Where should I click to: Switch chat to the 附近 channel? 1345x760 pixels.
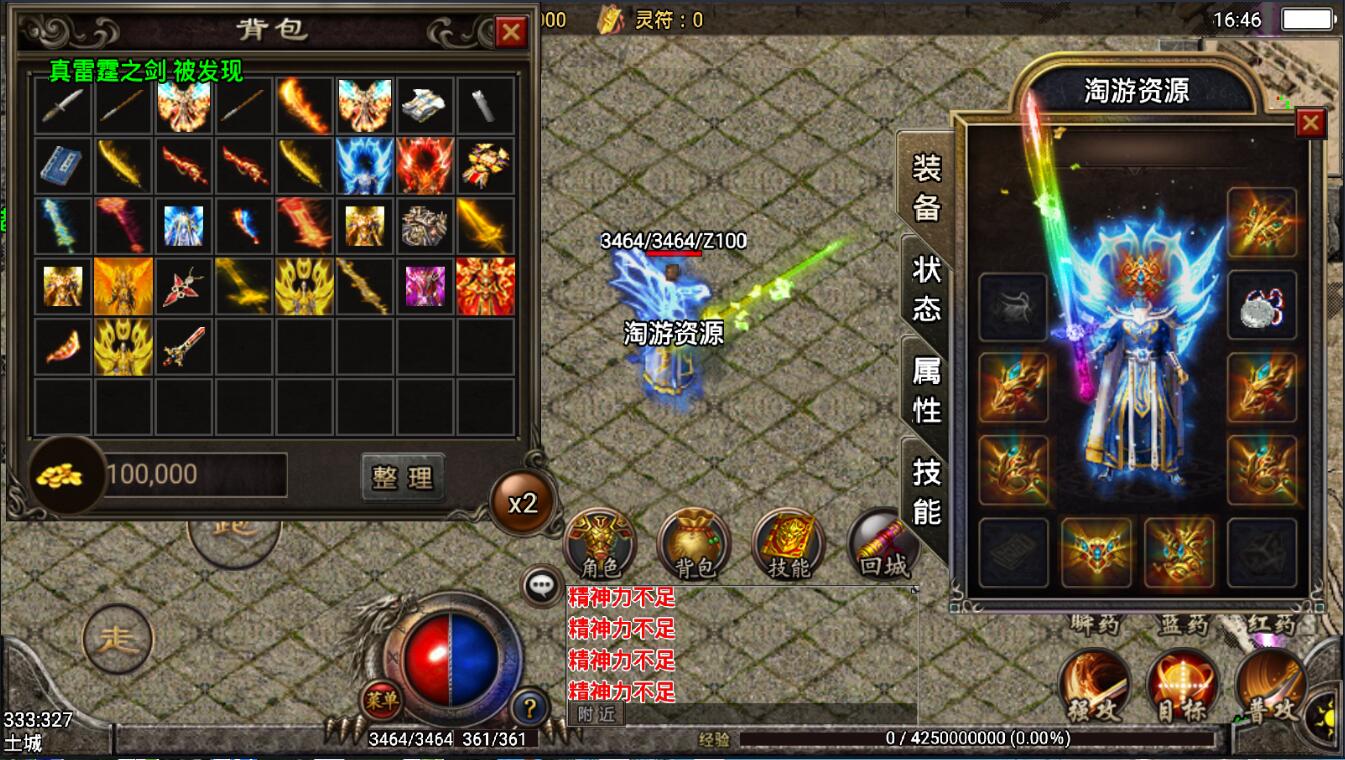pyautogui.click(x=596, y=713)
